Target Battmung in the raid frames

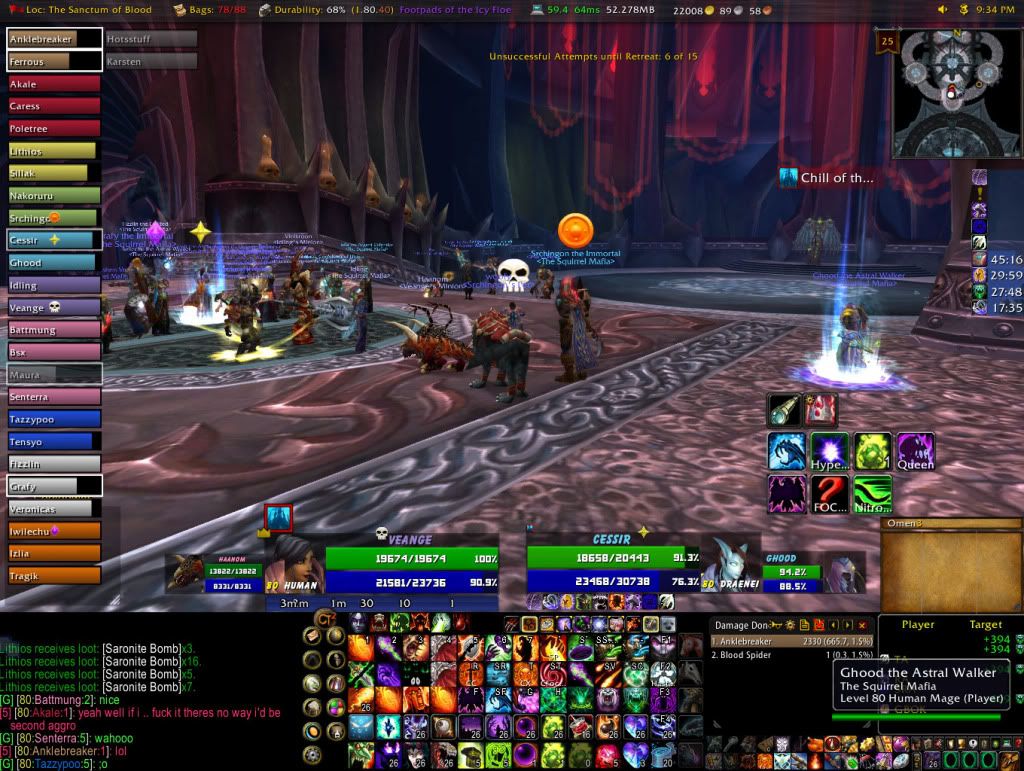tap(54, 330)
